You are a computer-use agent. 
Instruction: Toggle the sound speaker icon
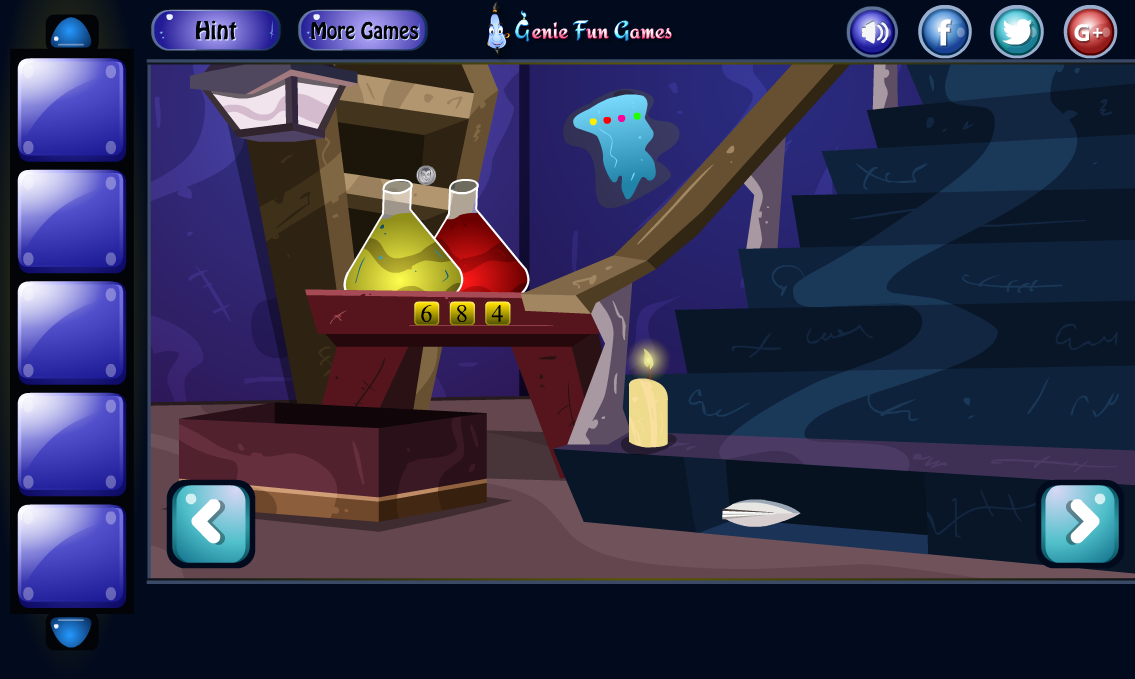pyautogui.click(x=872, y=32)
